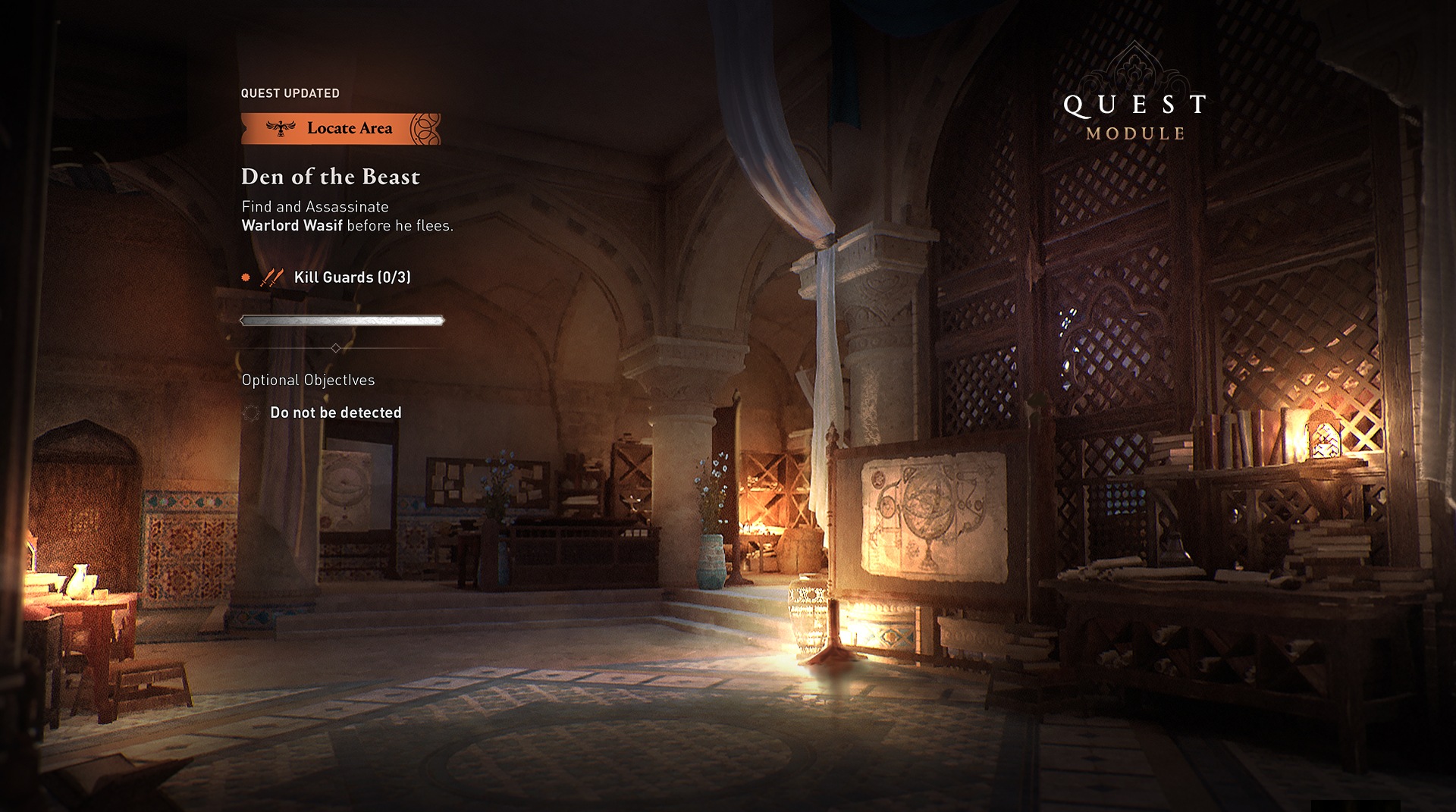Image resolution: width=1456 pixels, height=812 pixels.
Task: Open the Optional Objectives section
Action: pos(308,380)
